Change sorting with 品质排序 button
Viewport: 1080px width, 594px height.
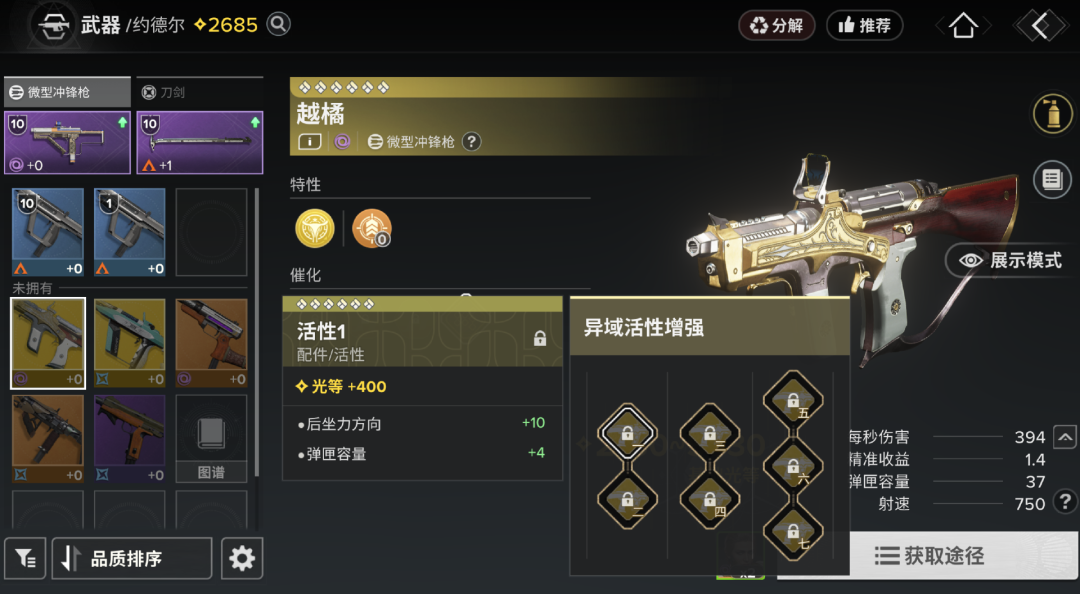click(x=131, y=558)
